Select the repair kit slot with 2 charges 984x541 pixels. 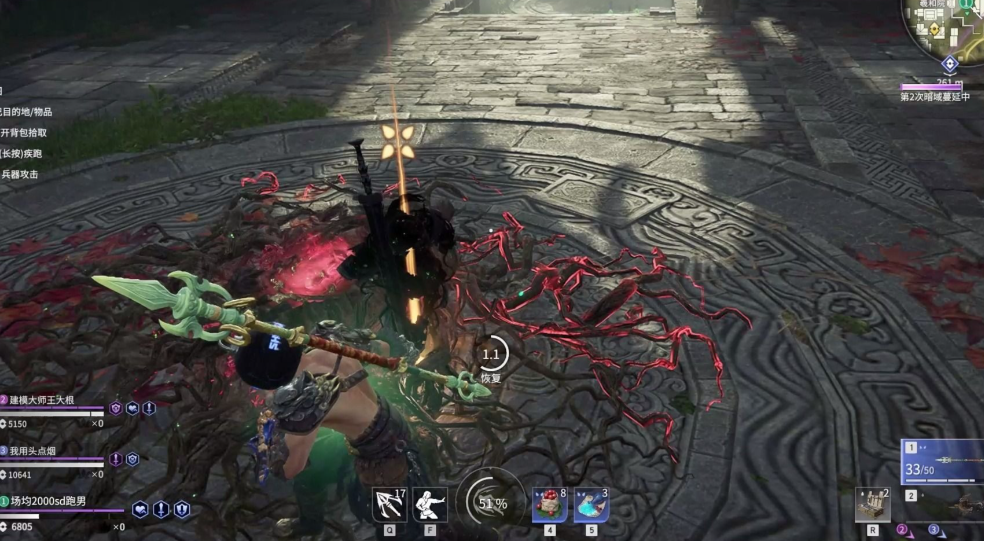point(872,505)
